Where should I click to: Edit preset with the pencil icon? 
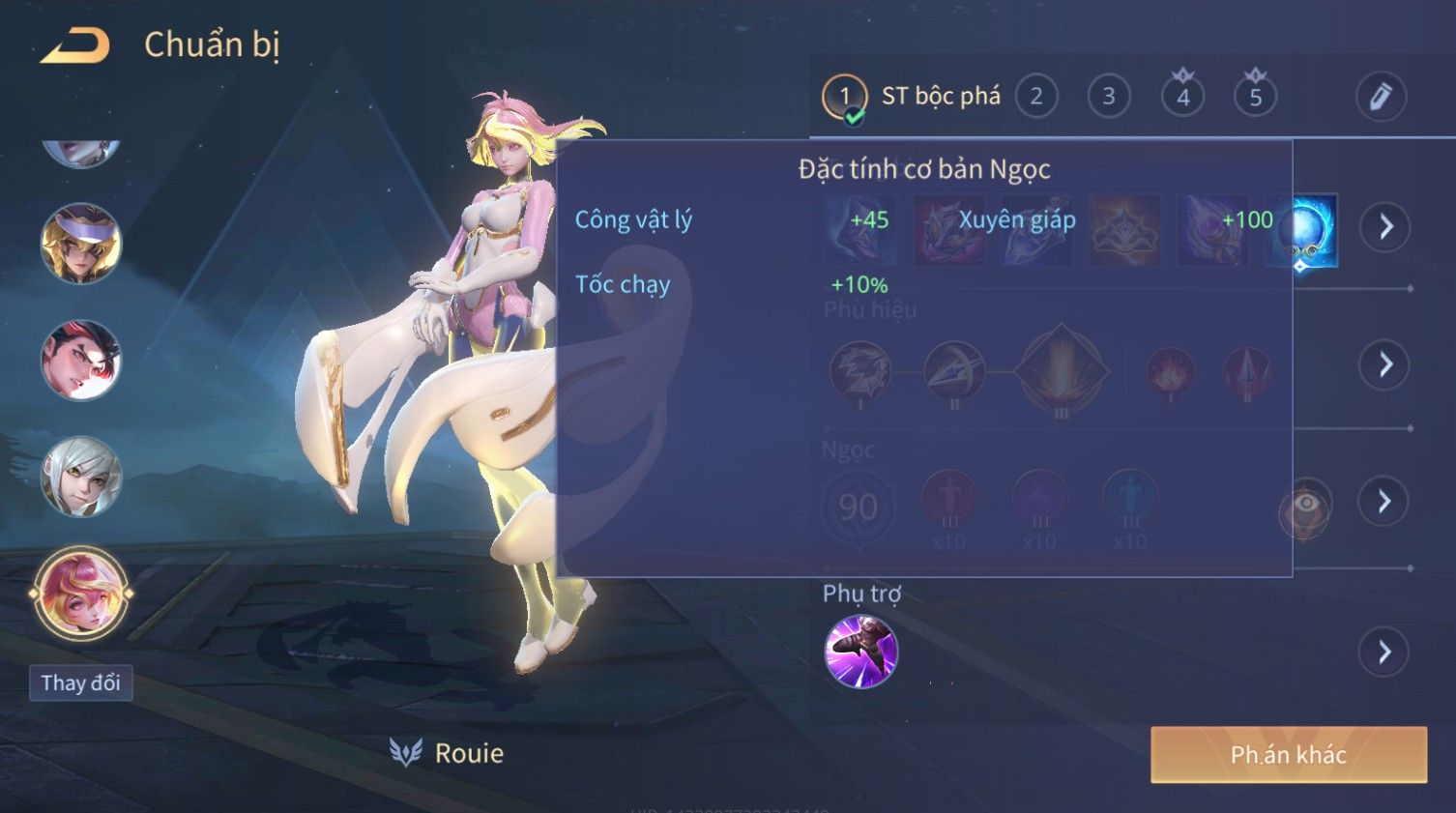[x=1380, y=97]
